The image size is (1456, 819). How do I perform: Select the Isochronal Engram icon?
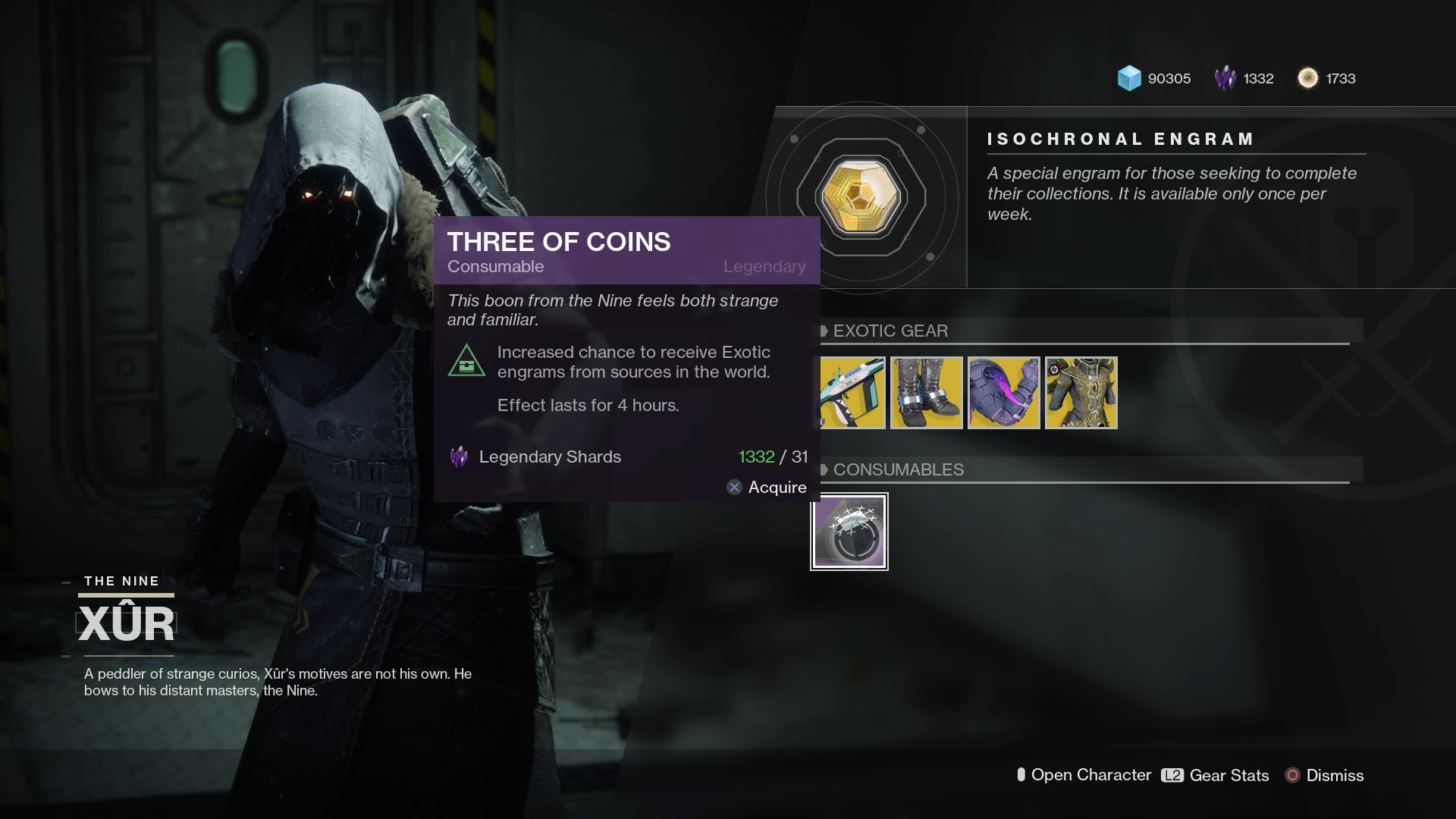861,196
